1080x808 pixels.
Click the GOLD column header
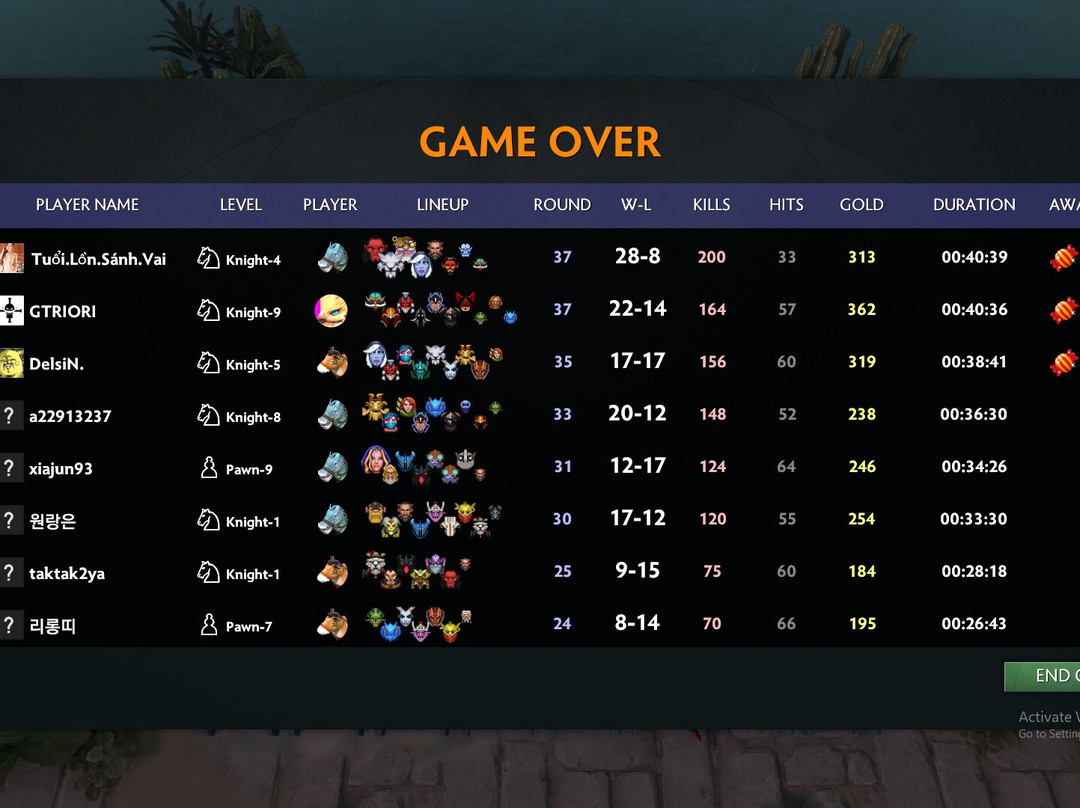pyautogui.click(x=861, y=204)
